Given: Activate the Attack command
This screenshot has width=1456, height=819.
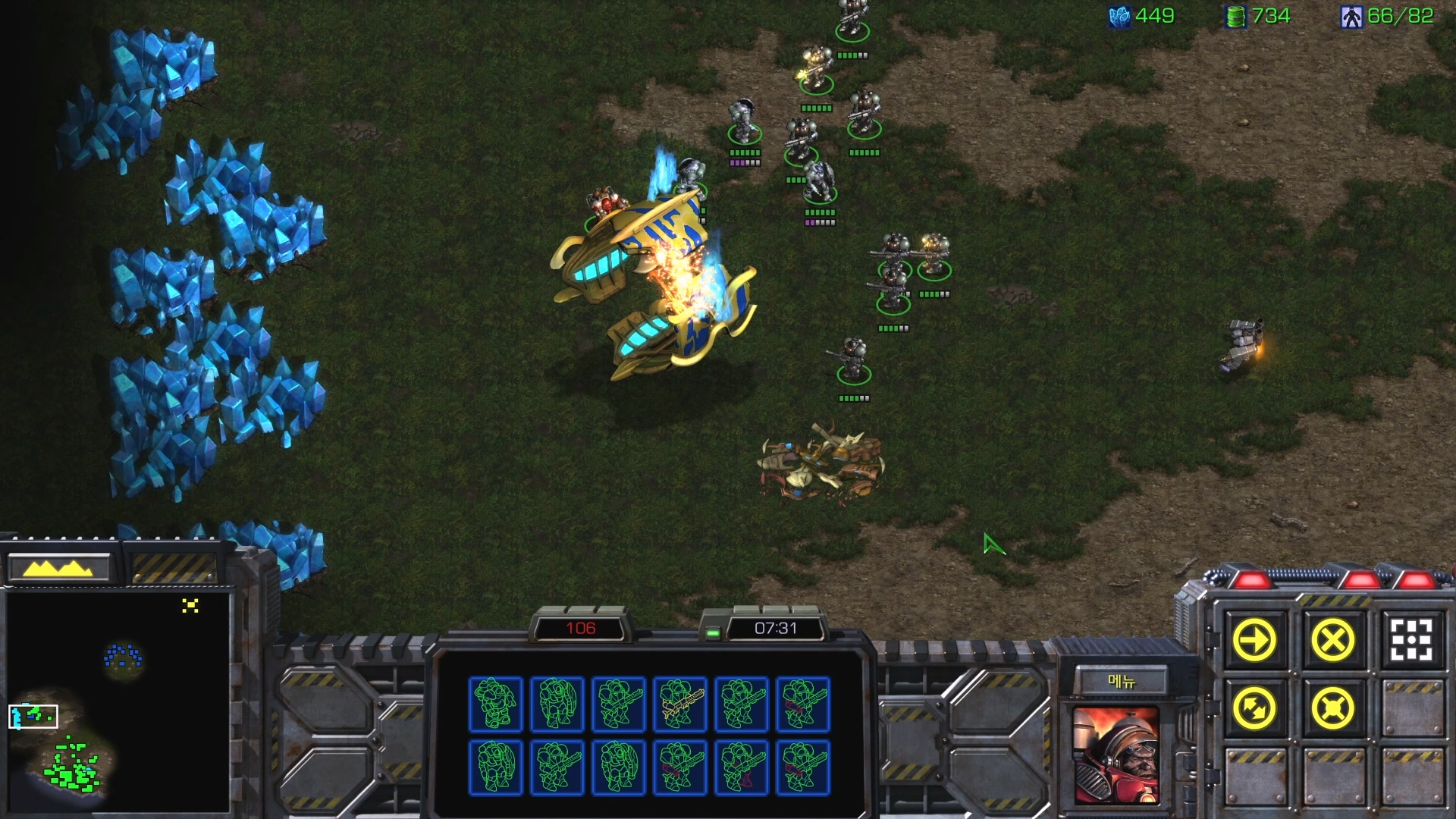Looking at the screenshot, I should [x=1410, y=641].
